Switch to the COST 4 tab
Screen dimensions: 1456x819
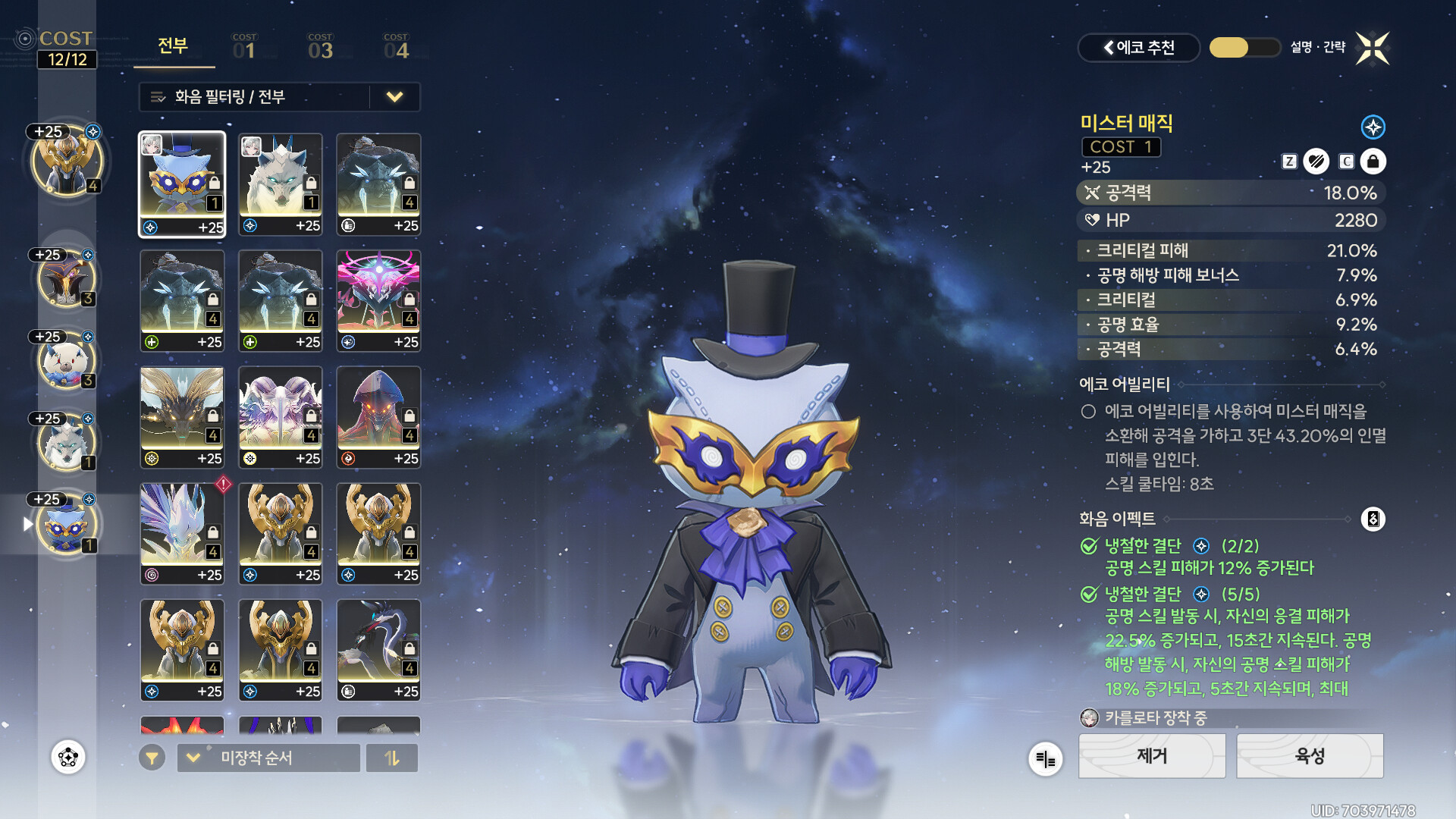tap(396, 48)
